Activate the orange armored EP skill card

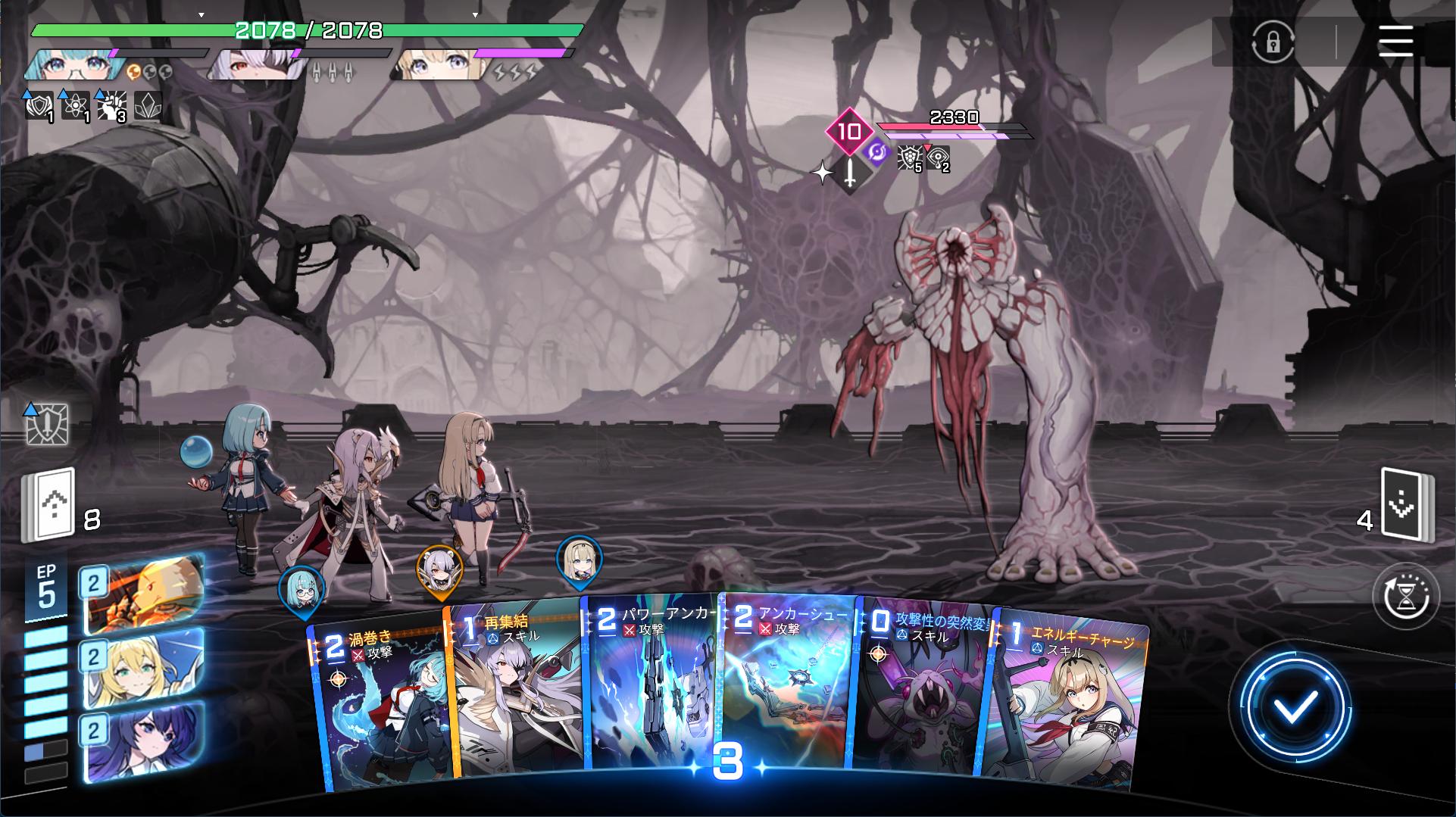pyautogui.click(x=142, y=594)
